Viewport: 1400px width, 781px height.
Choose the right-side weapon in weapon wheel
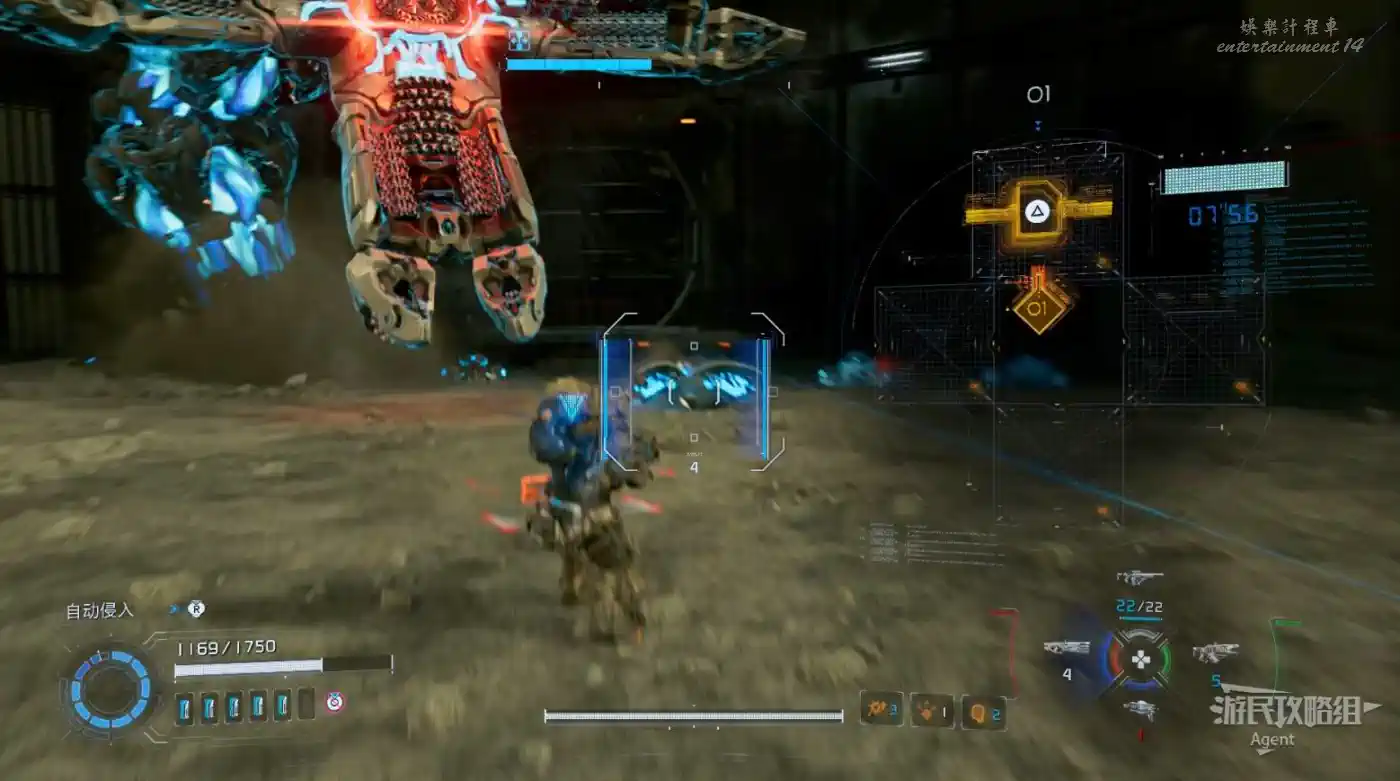[x=1215, y=653]
